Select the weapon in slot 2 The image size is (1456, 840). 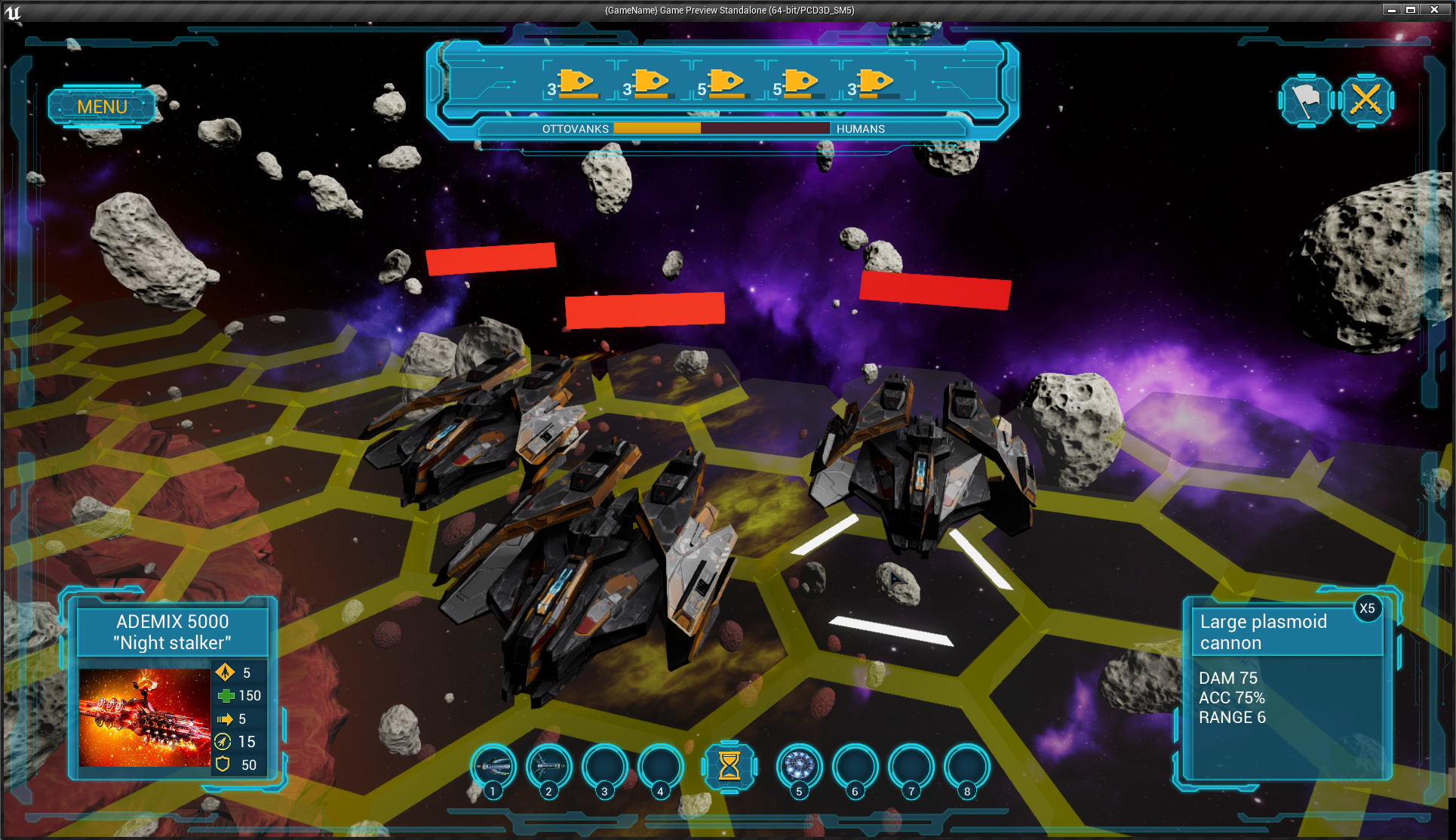[x=549, y=766]
